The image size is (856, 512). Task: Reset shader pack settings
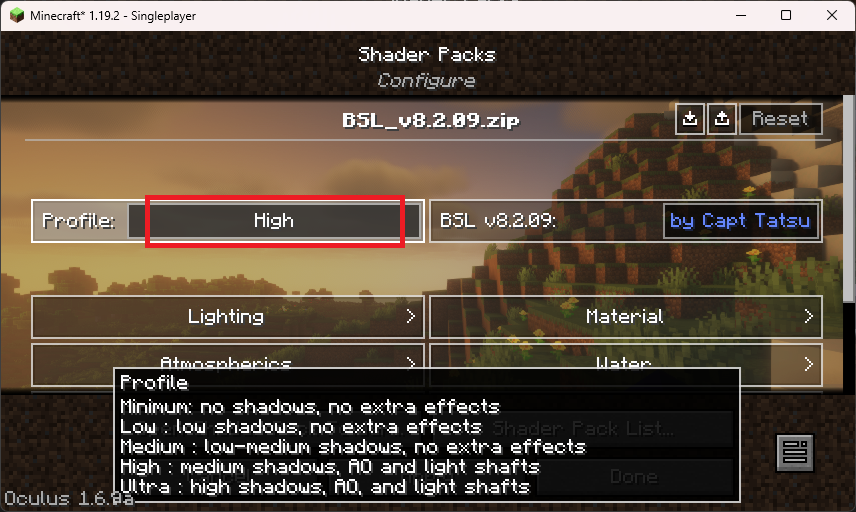pos(780,118)
